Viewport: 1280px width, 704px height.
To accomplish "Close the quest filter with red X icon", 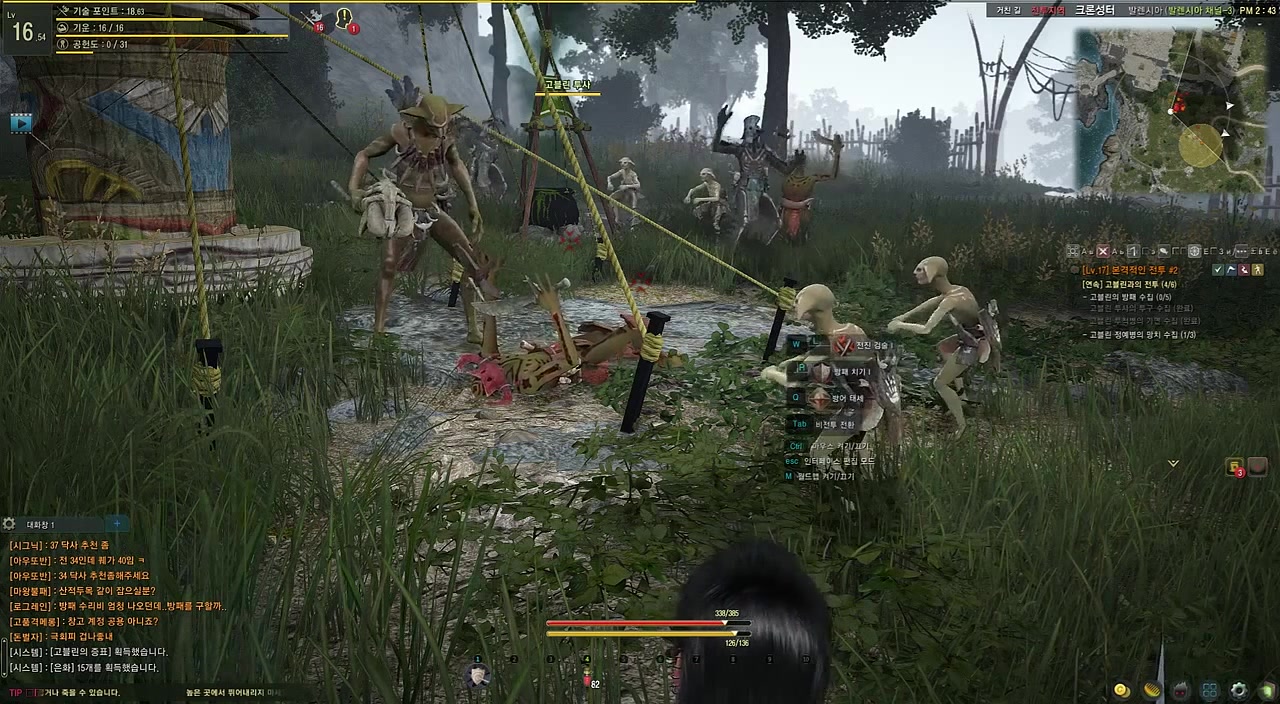I will pos(1103,251).
